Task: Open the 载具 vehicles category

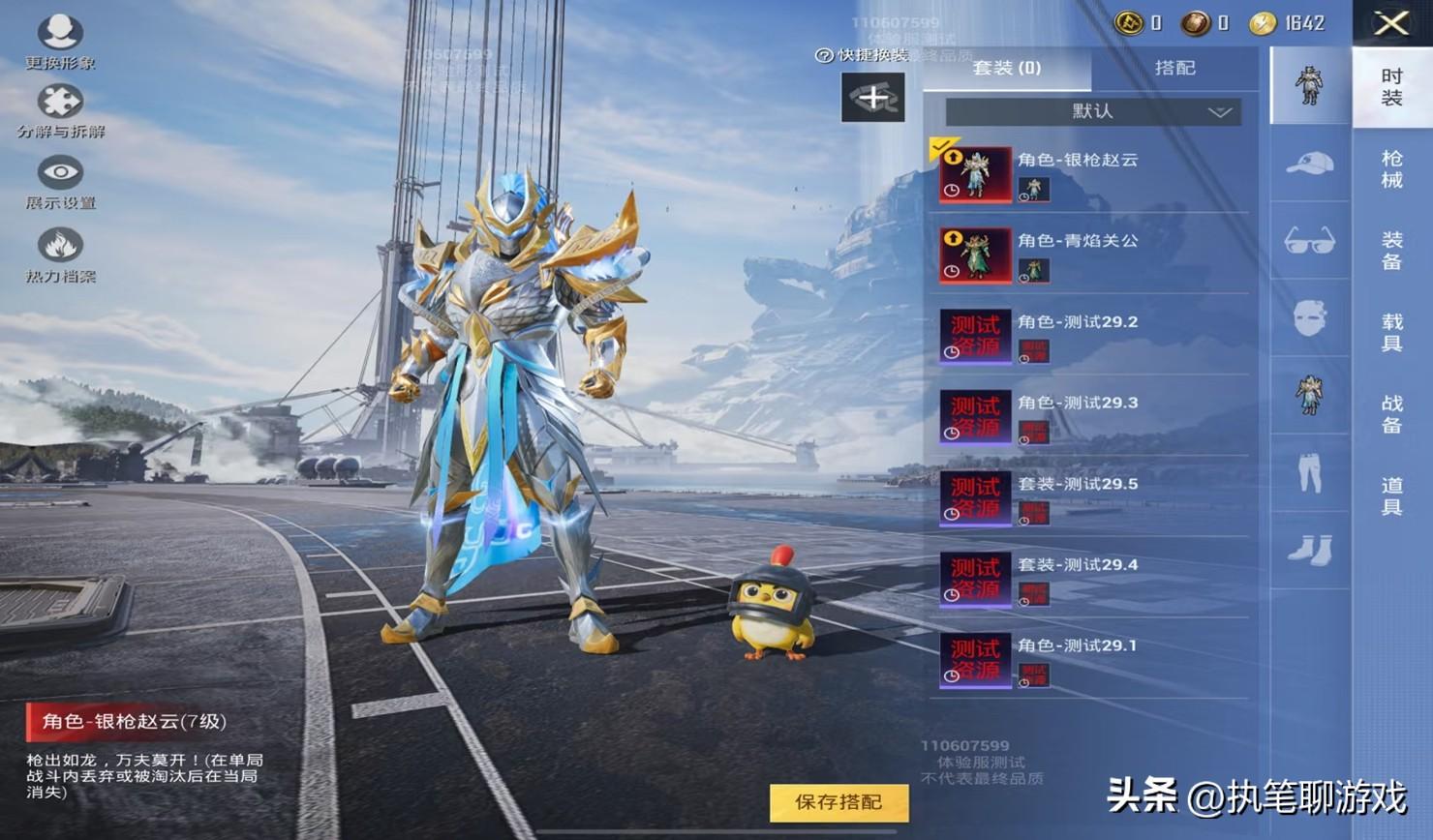Action: pos(1391,332)
